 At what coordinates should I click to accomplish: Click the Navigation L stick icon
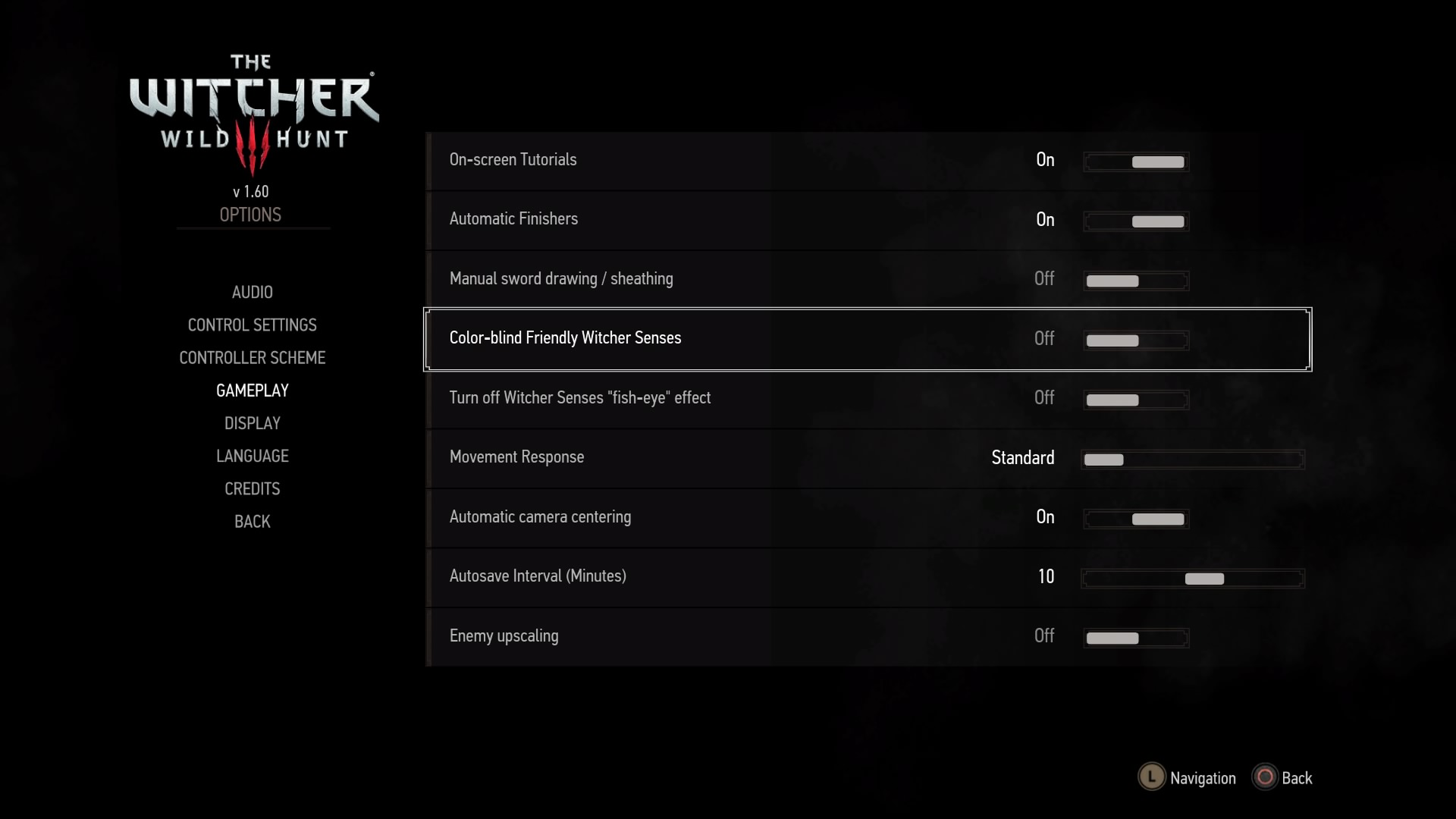1150,777
